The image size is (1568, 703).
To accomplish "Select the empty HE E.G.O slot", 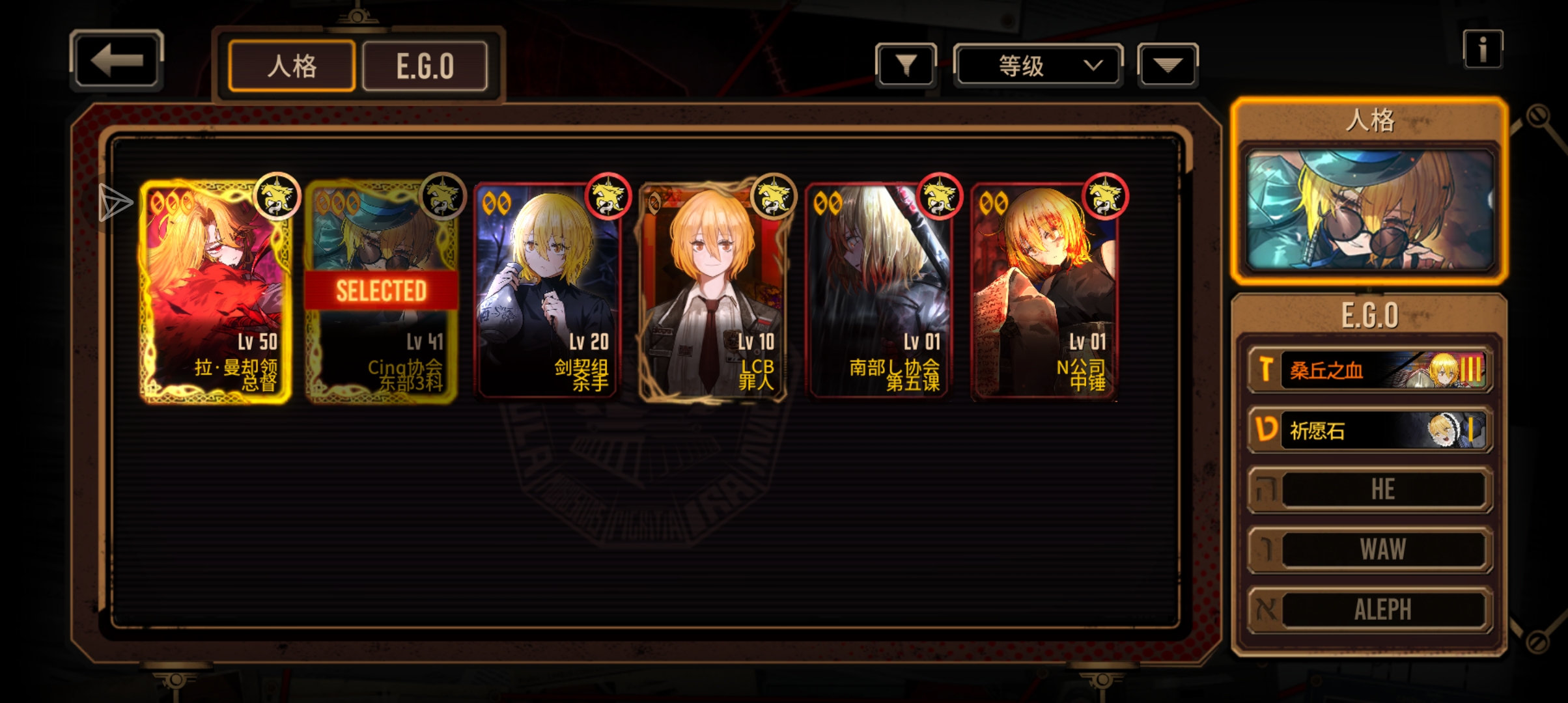I will 1369,489.
